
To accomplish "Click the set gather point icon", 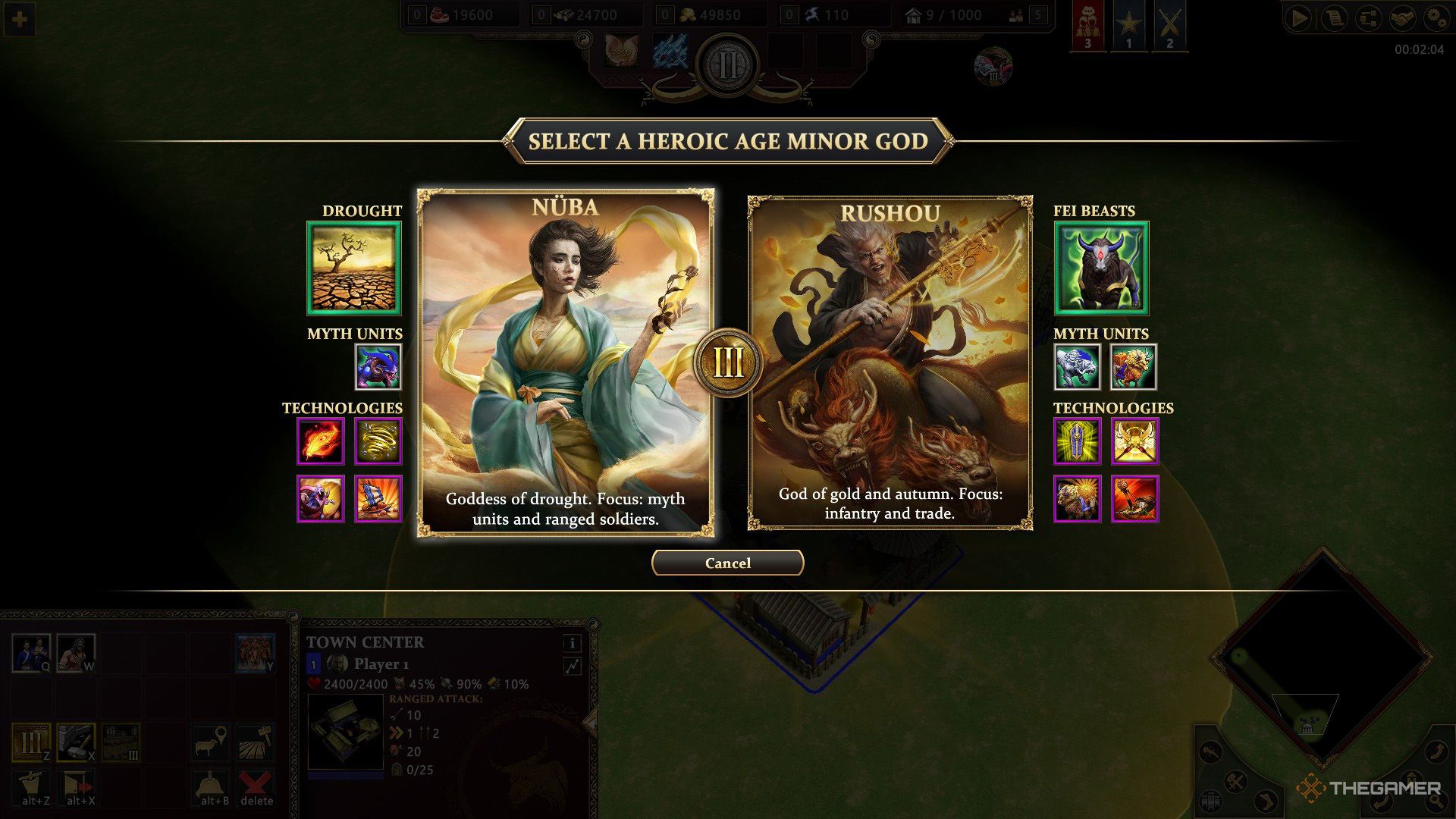I will (210, 742).
